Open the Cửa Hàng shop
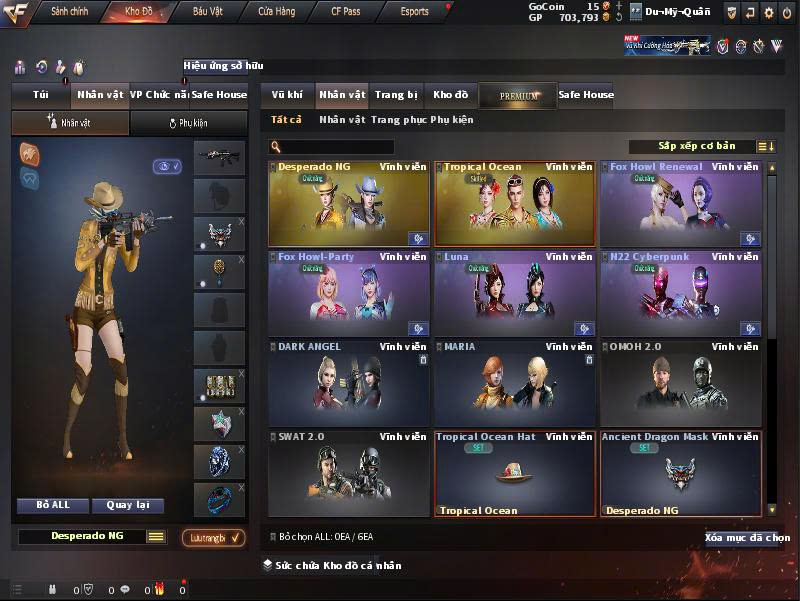This screenshot has height=601, width=800. point(276,12)
